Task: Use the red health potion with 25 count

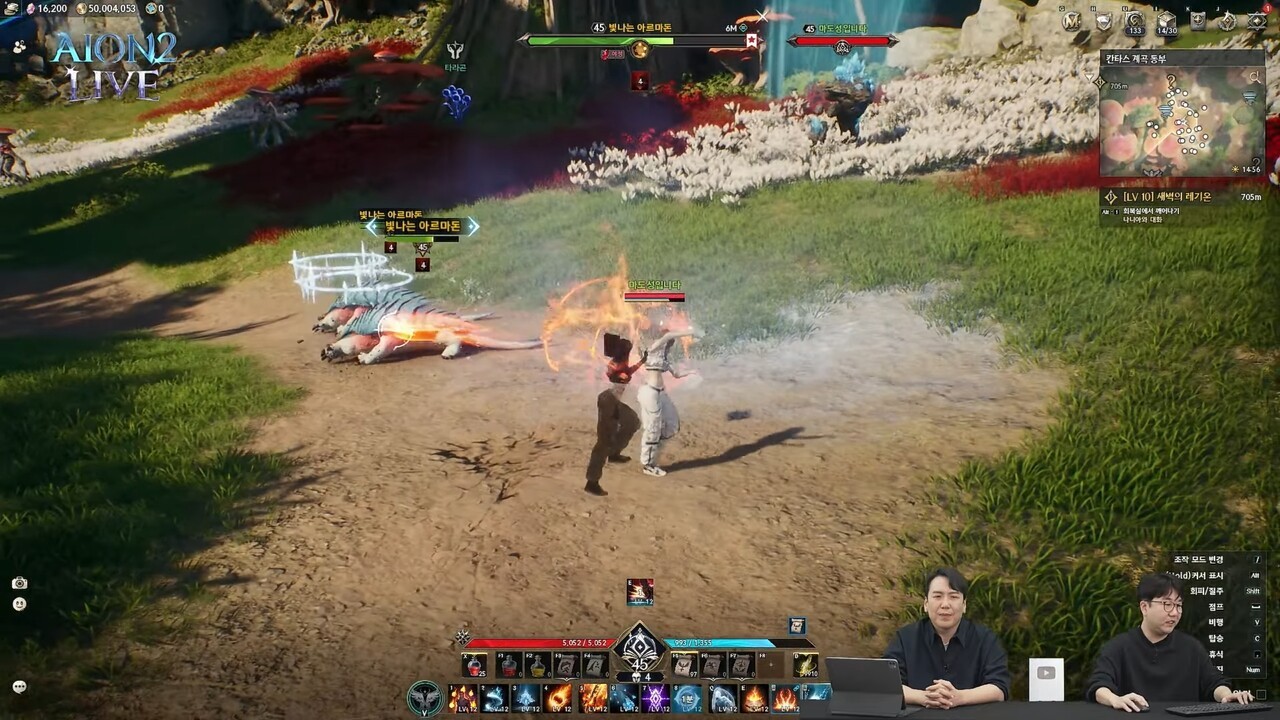Action: (x=475, y=664)
